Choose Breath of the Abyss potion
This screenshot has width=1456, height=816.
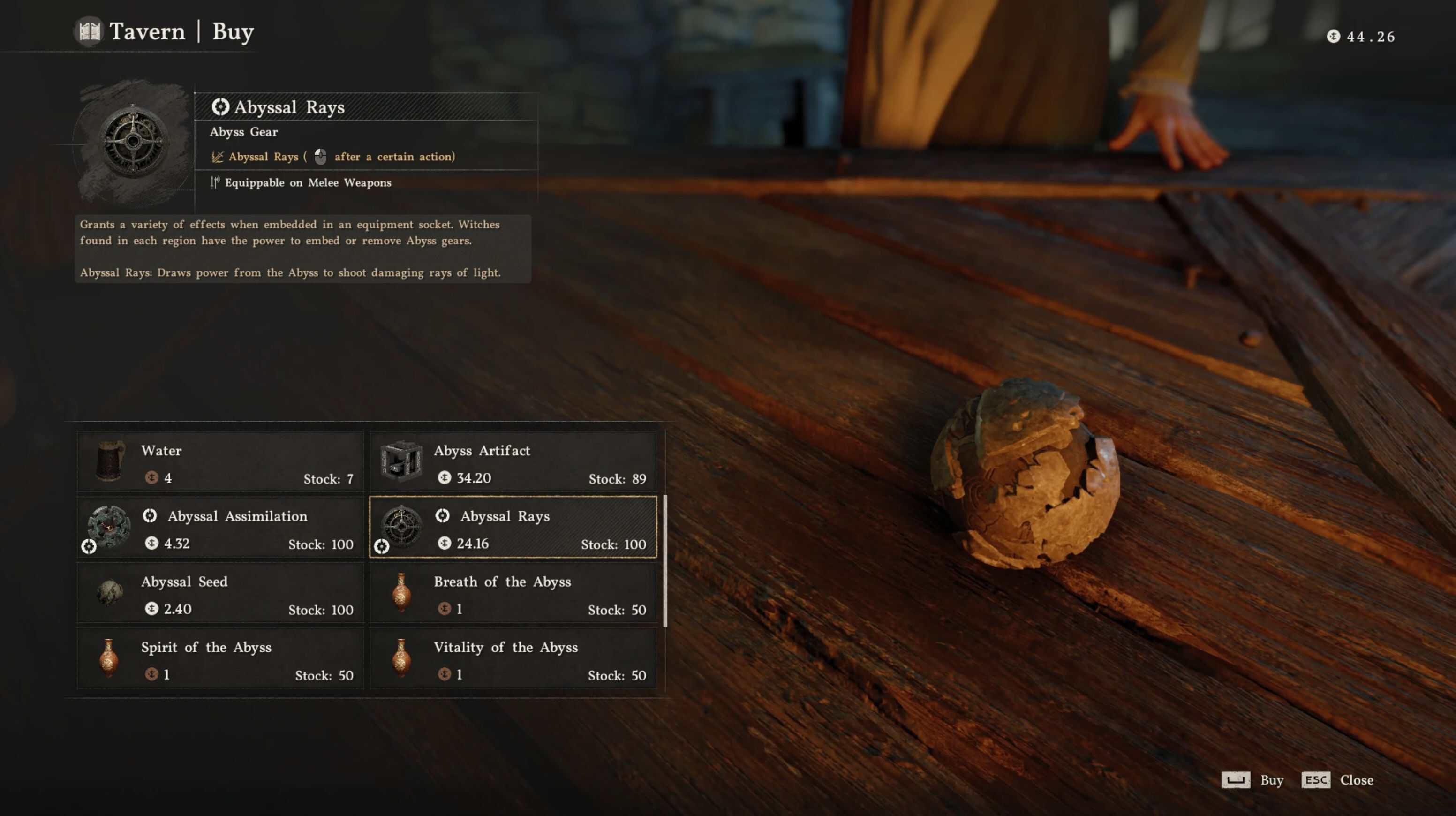(513, 593)
